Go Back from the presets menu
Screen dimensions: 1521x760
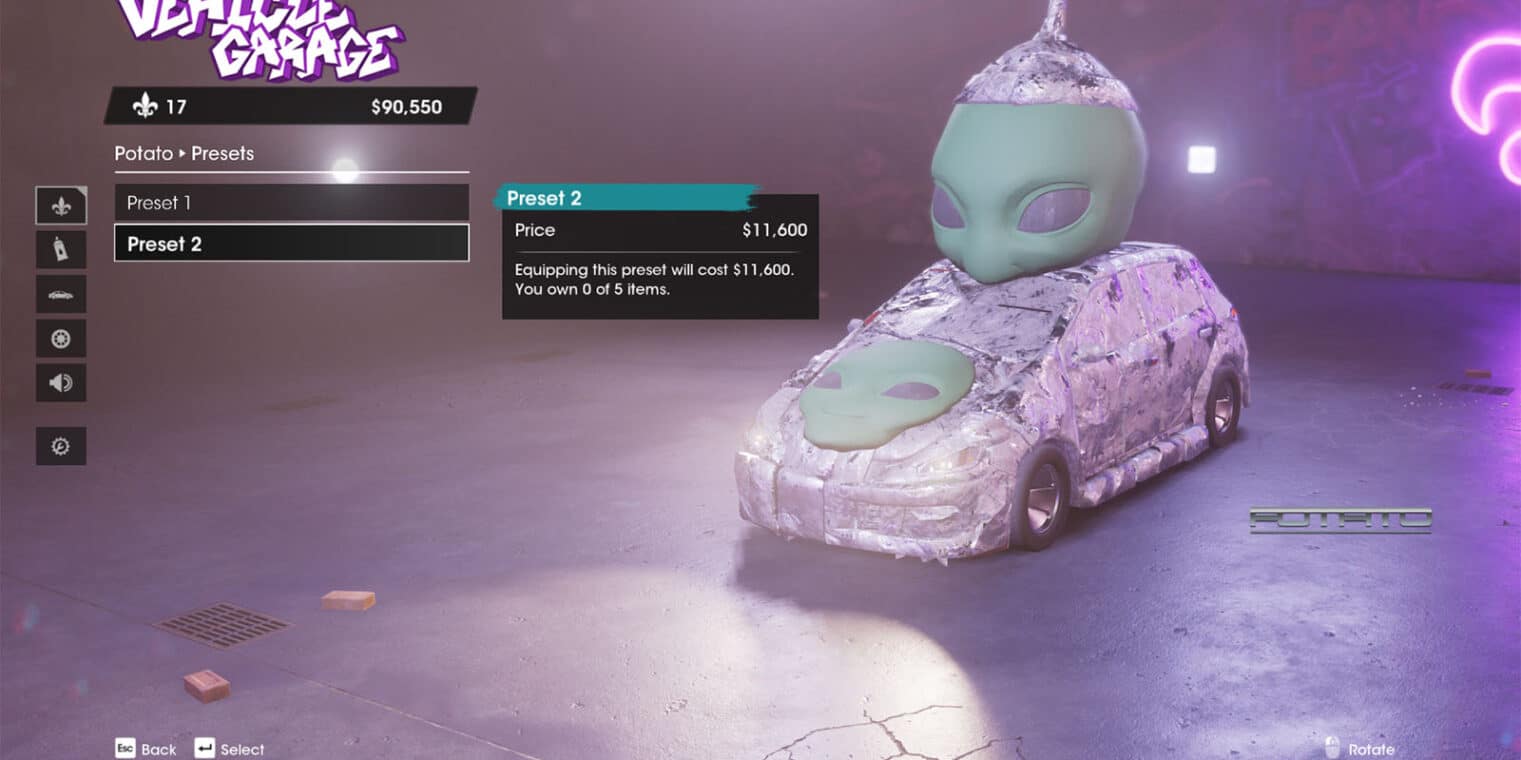tap(146, 749)
